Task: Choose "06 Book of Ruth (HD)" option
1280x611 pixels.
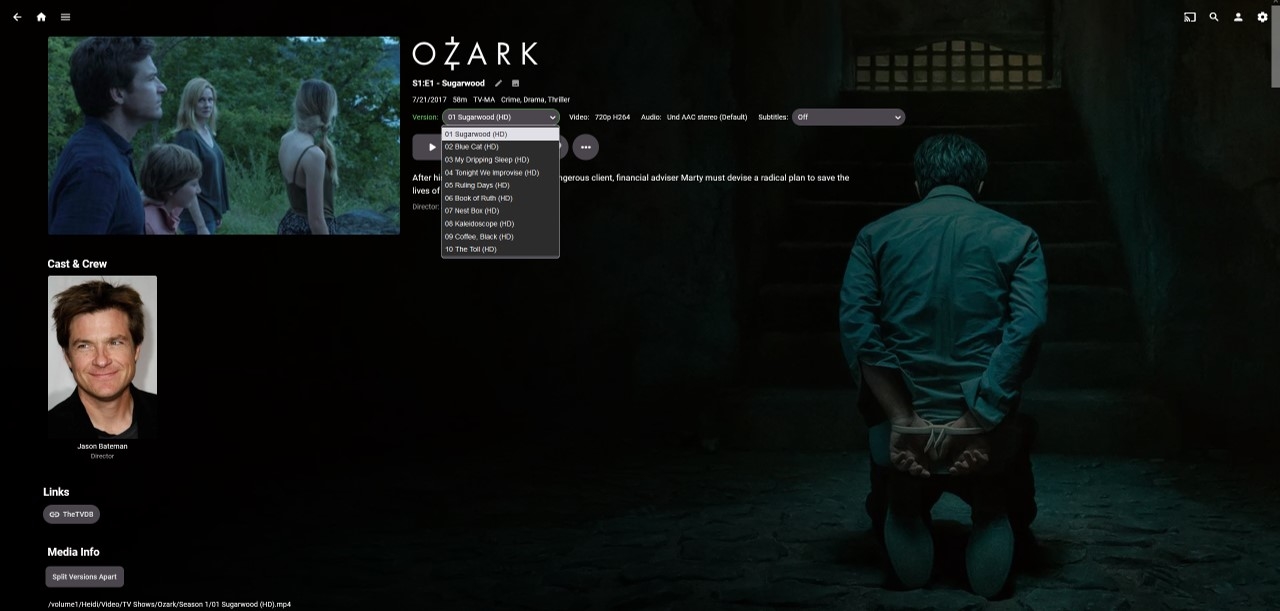Action: tap(479, 198)
